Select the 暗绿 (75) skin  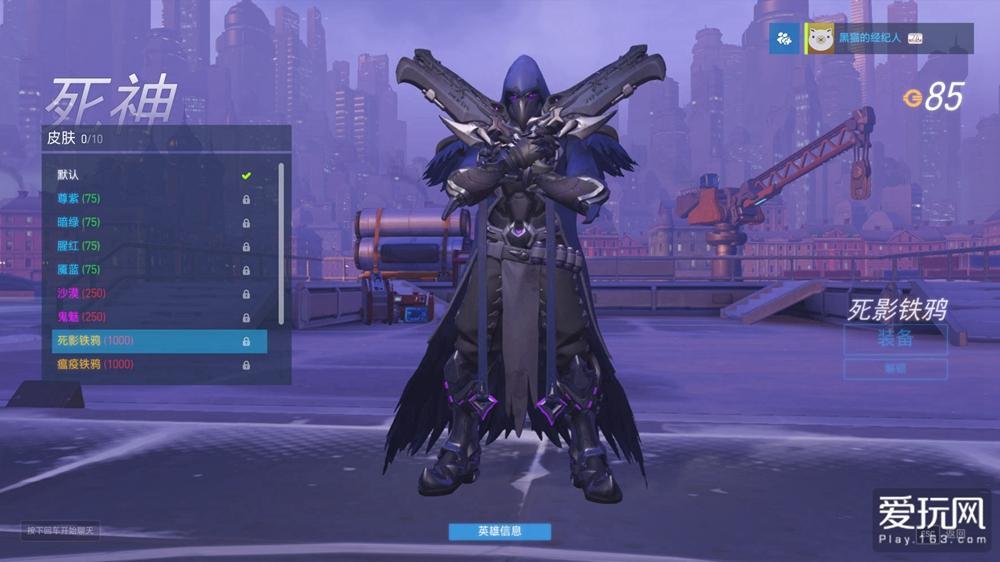150,222
